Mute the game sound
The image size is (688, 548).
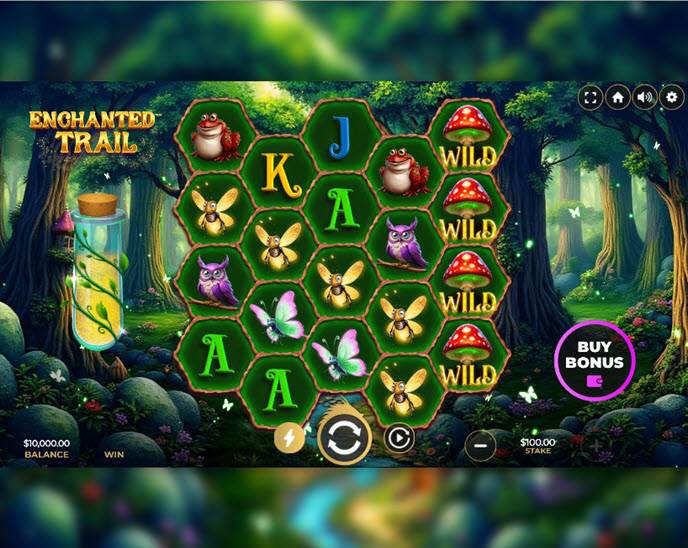[x=645, y=97]
